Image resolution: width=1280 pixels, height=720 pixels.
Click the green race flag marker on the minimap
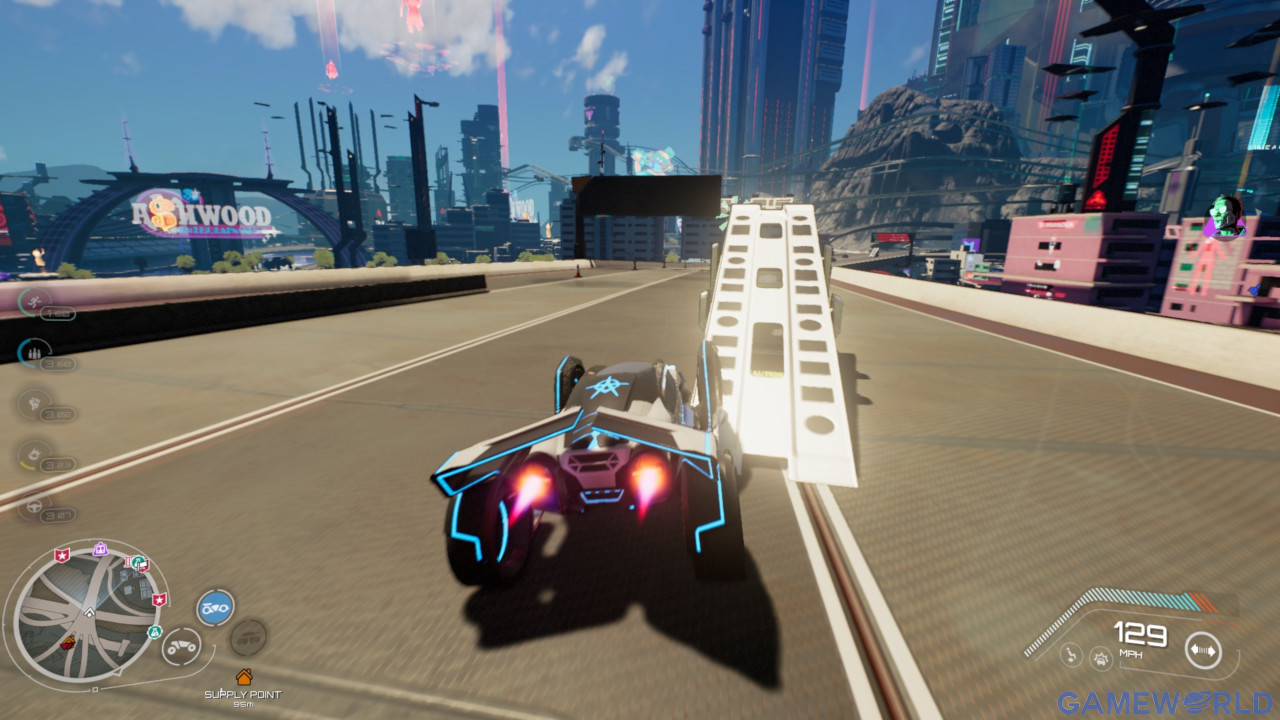140,564
